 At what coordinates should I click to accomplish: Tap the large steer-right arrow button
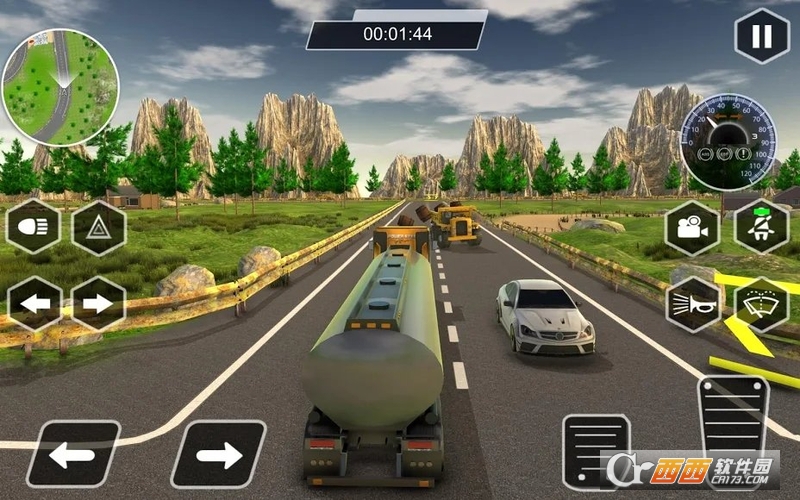[x=218, y=453]
